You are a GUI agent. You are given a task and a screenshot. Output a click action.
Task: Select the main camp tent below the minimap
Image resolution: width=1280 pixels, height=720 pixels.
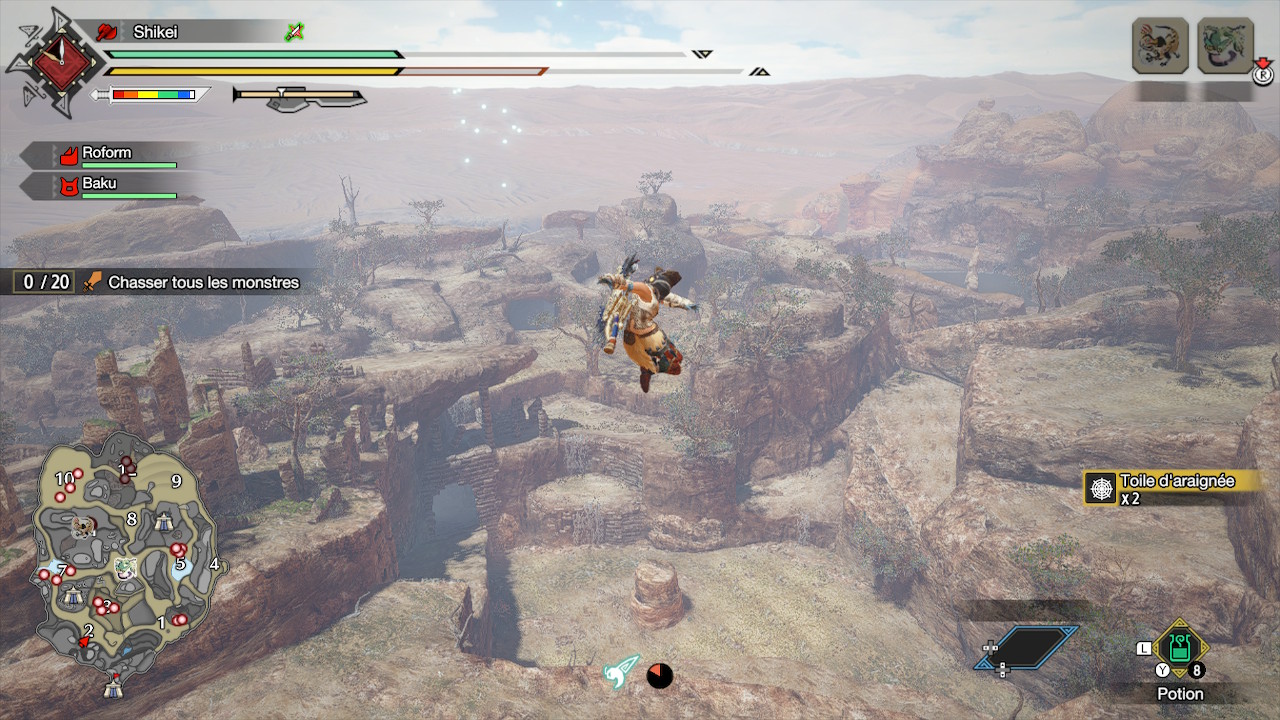pos(113,686)
